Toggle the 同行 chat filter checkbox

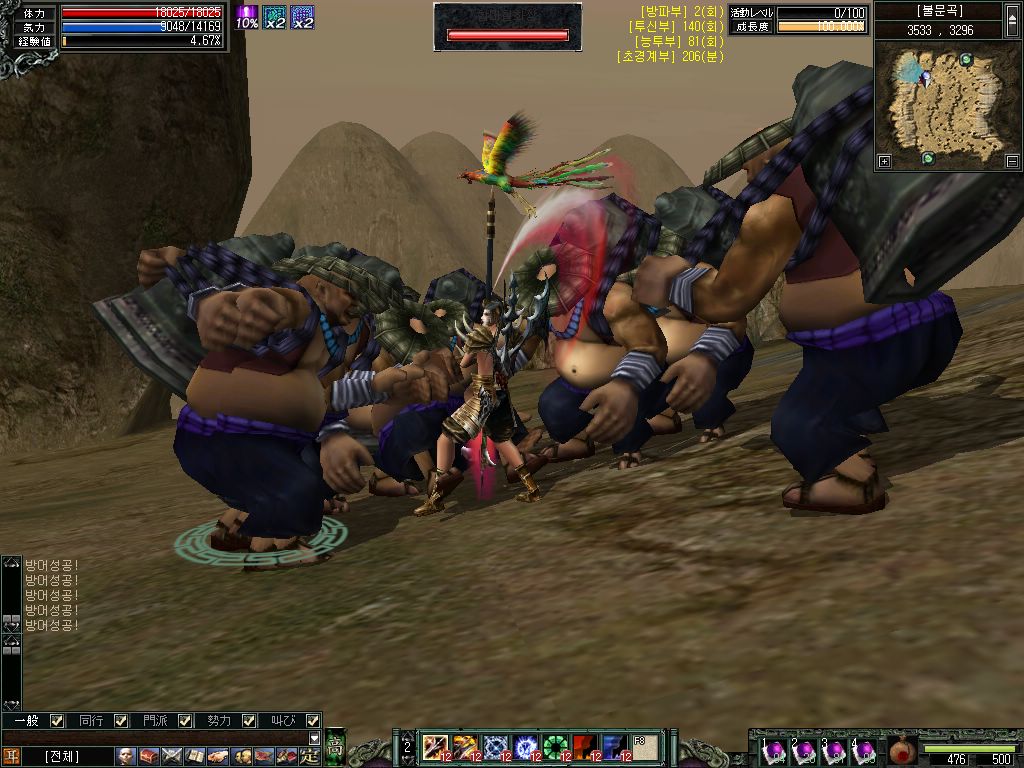[121, 720]
